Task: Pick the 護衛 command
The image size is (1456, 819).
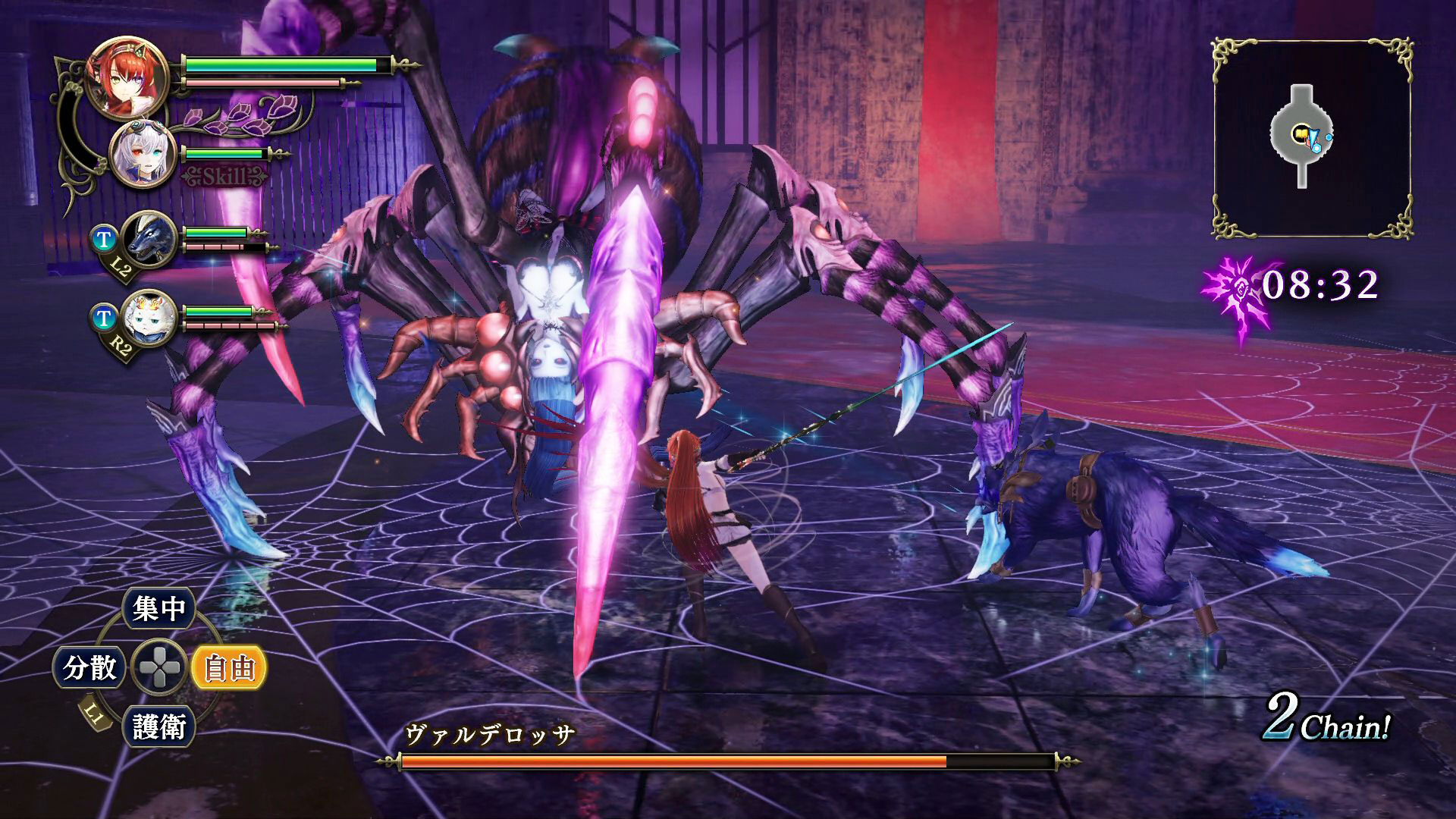Action: coord(159,726)
